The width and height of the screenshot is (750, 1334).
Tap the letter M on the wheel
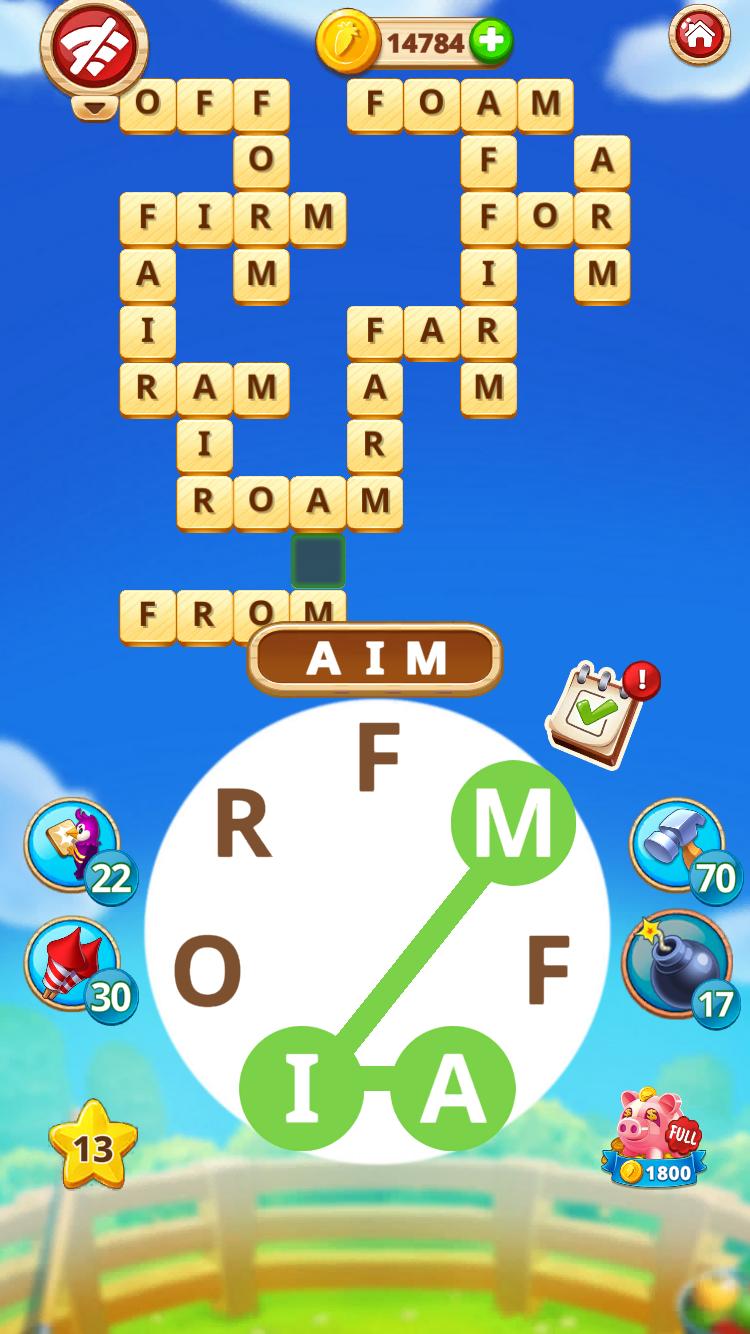(513, 822)
